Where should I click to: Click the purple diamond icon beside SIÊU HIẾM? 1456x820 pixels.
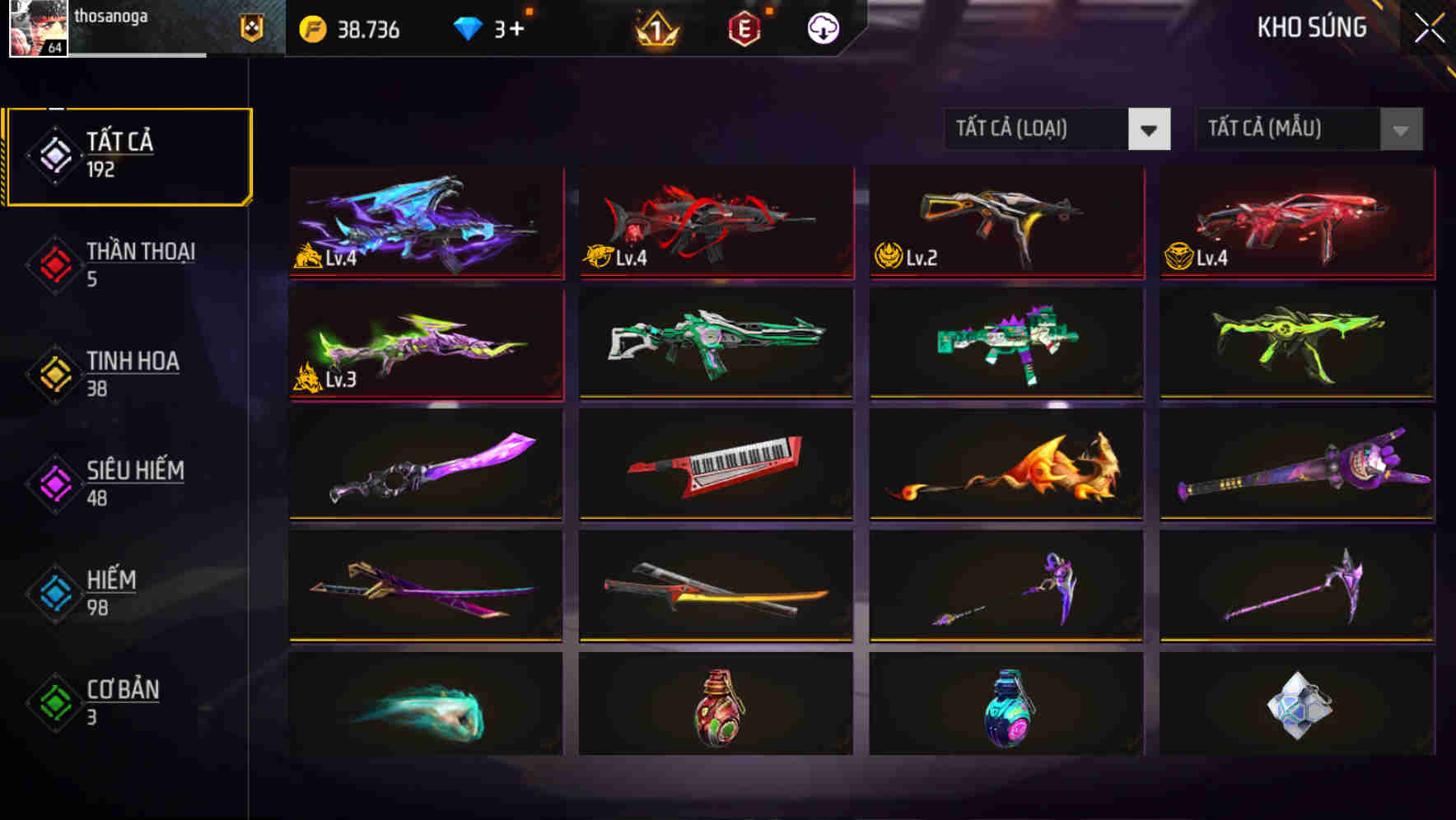(x=51, y=482)
